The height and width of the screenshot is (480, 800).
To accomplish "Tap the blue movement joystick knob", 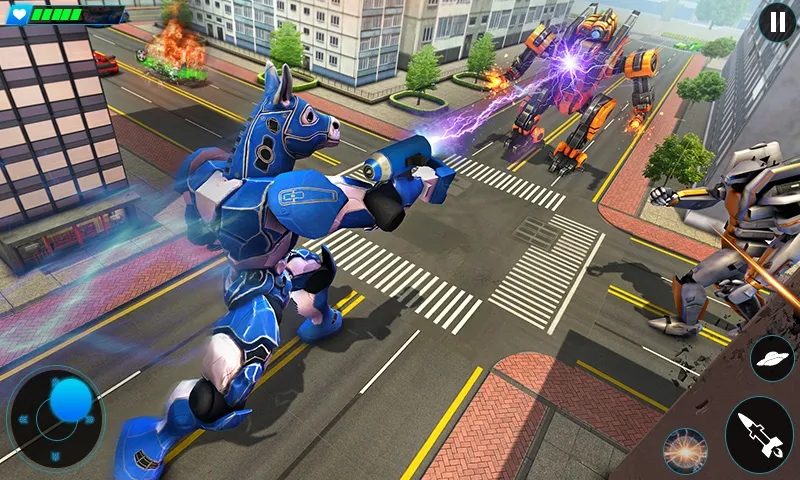I will [70, 399].
